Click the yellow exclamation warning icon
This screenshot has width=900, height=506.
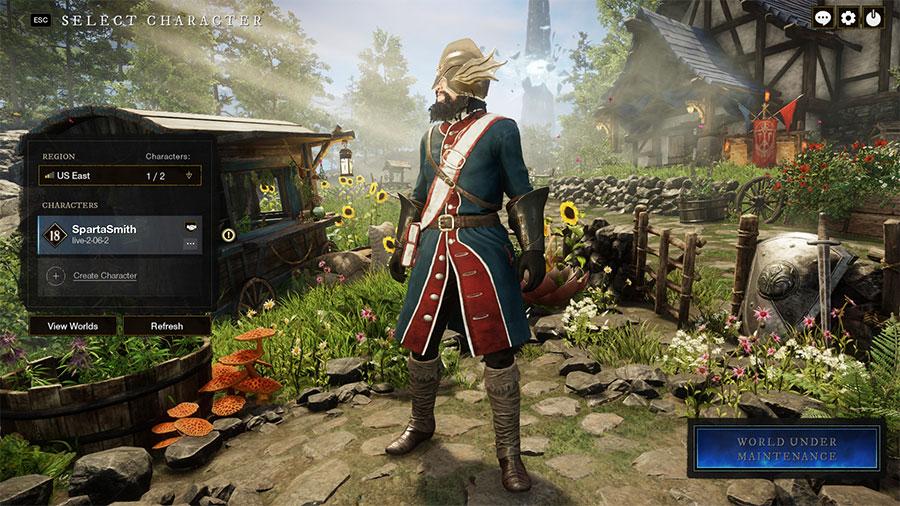(x=228, y=235)
